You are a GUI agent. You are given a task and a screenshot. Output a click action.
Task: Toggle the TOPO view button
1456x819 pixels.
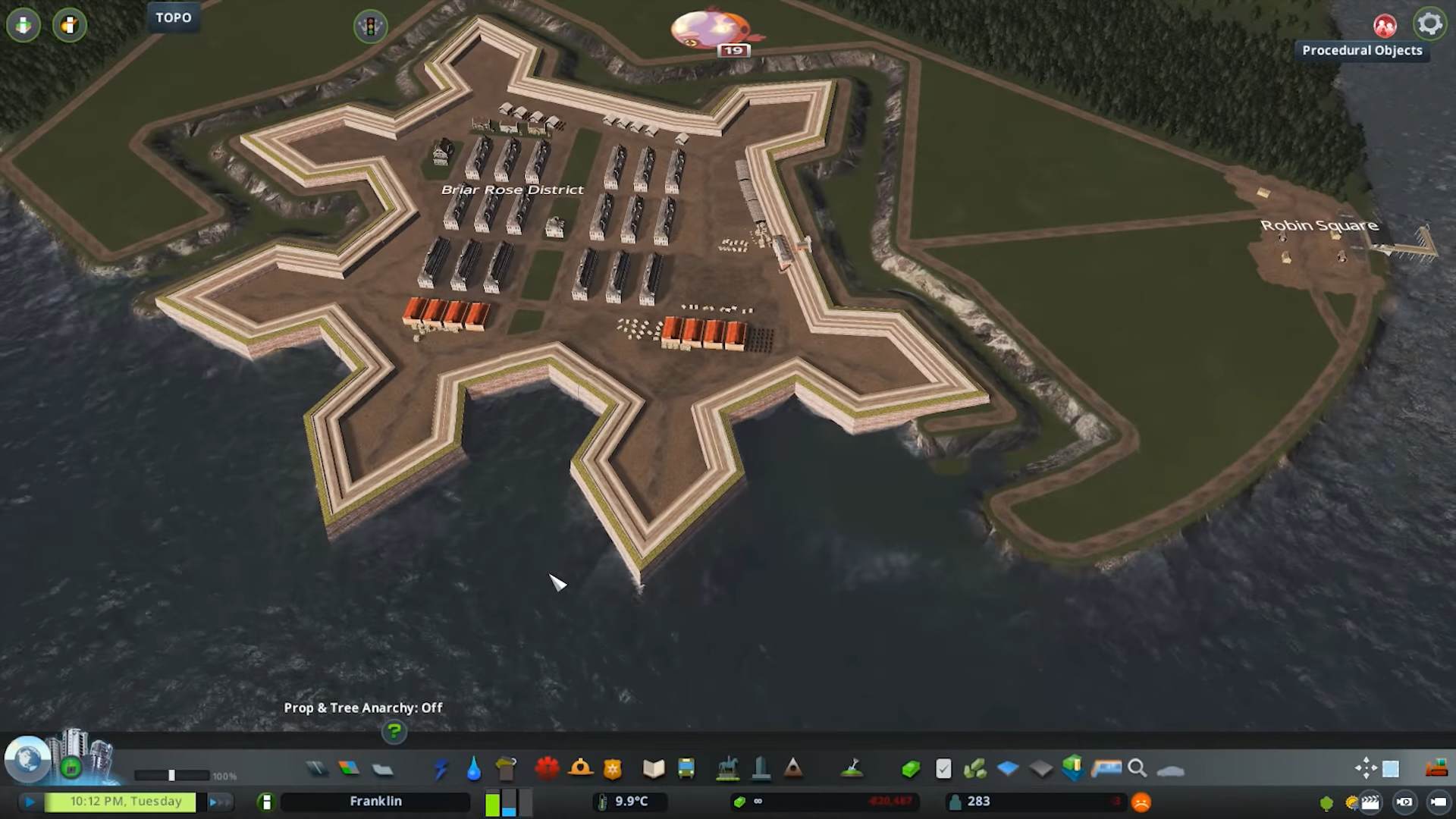click(174, 17)
